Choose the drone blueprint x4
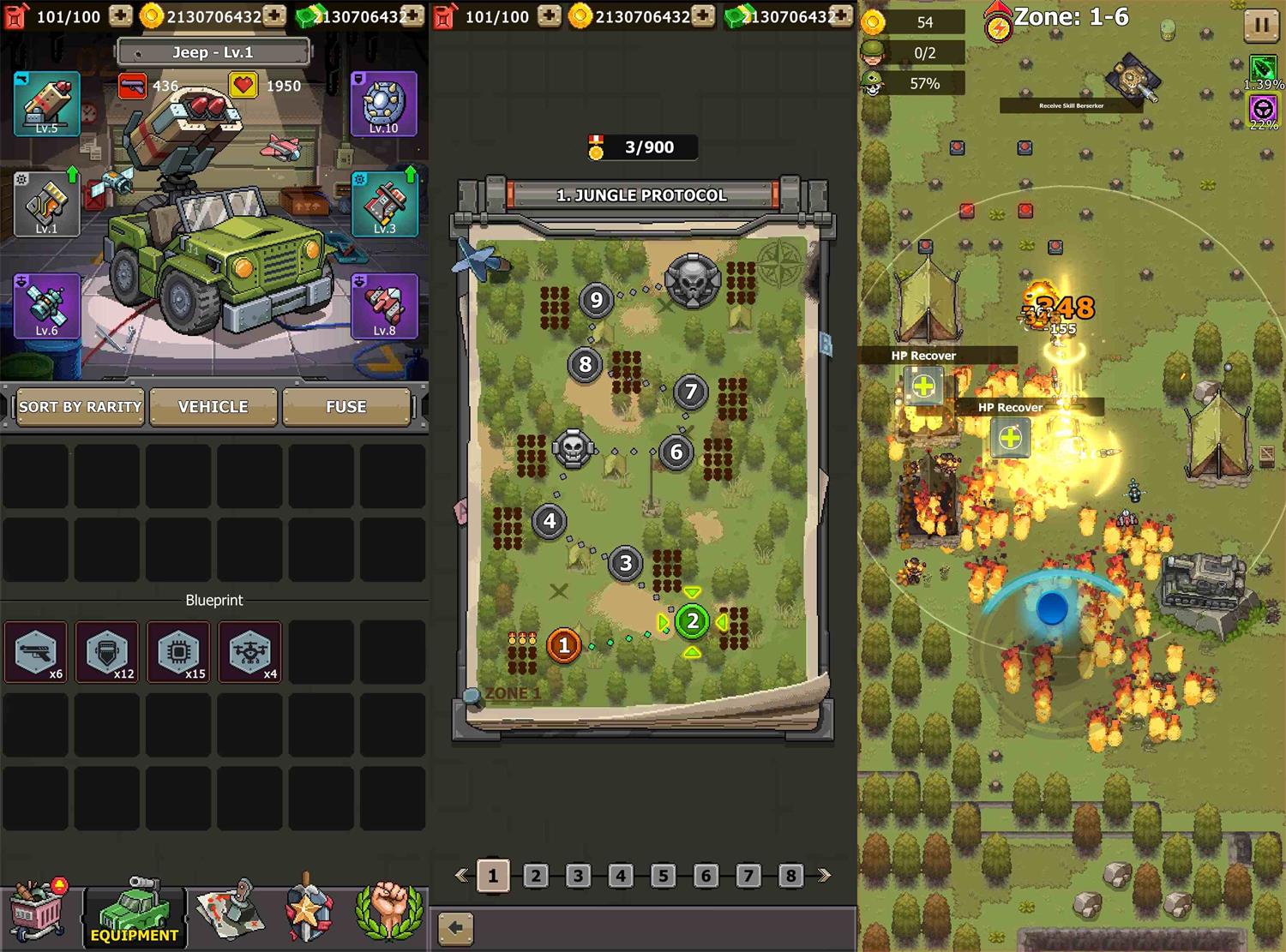The height and width of the screenshot is (952, 1286). (x=249, y=652)
